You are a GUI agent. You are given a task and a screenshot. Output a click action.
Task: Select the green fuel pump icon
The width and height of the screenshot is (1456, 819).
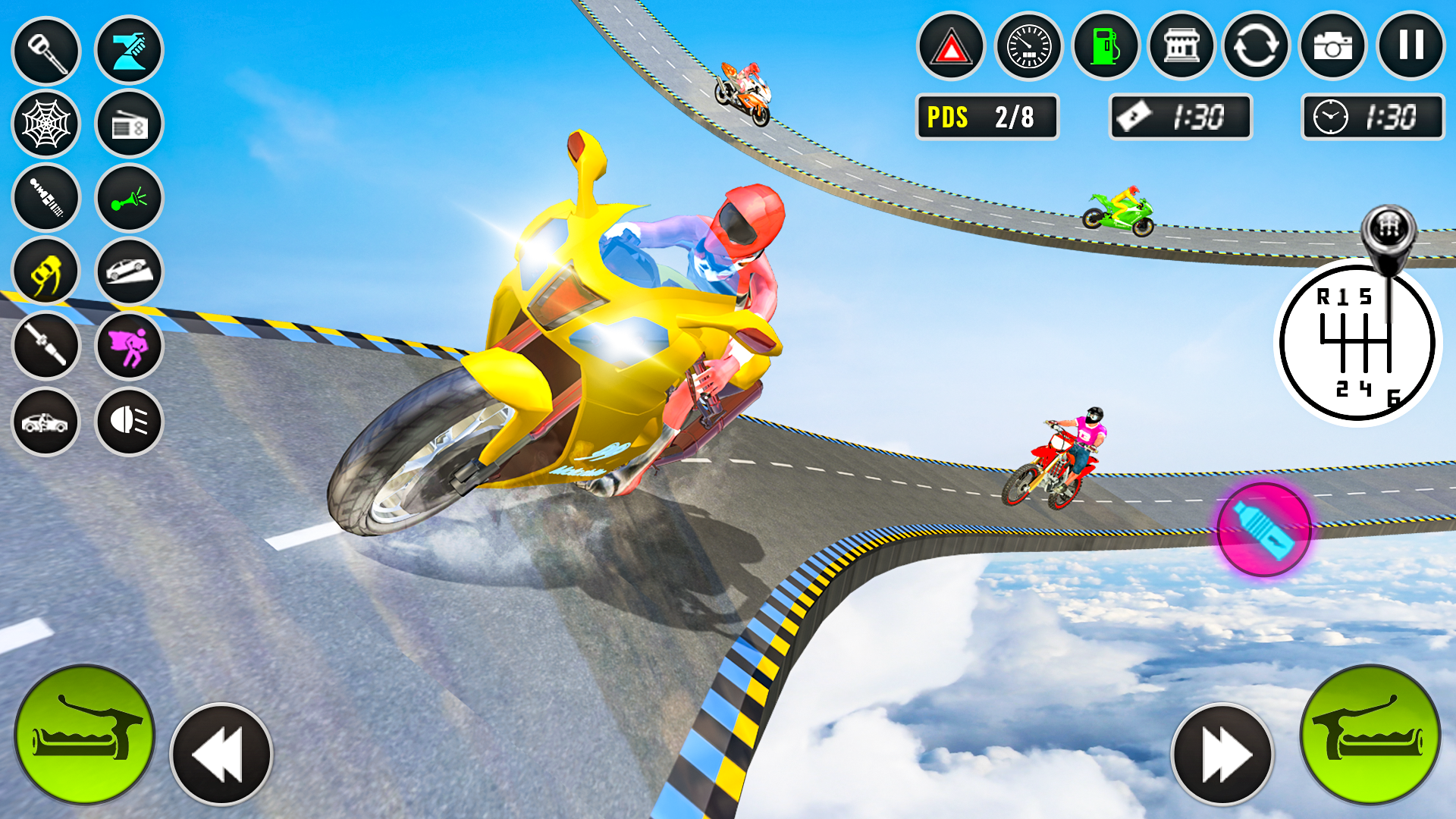click(1105, 47)
